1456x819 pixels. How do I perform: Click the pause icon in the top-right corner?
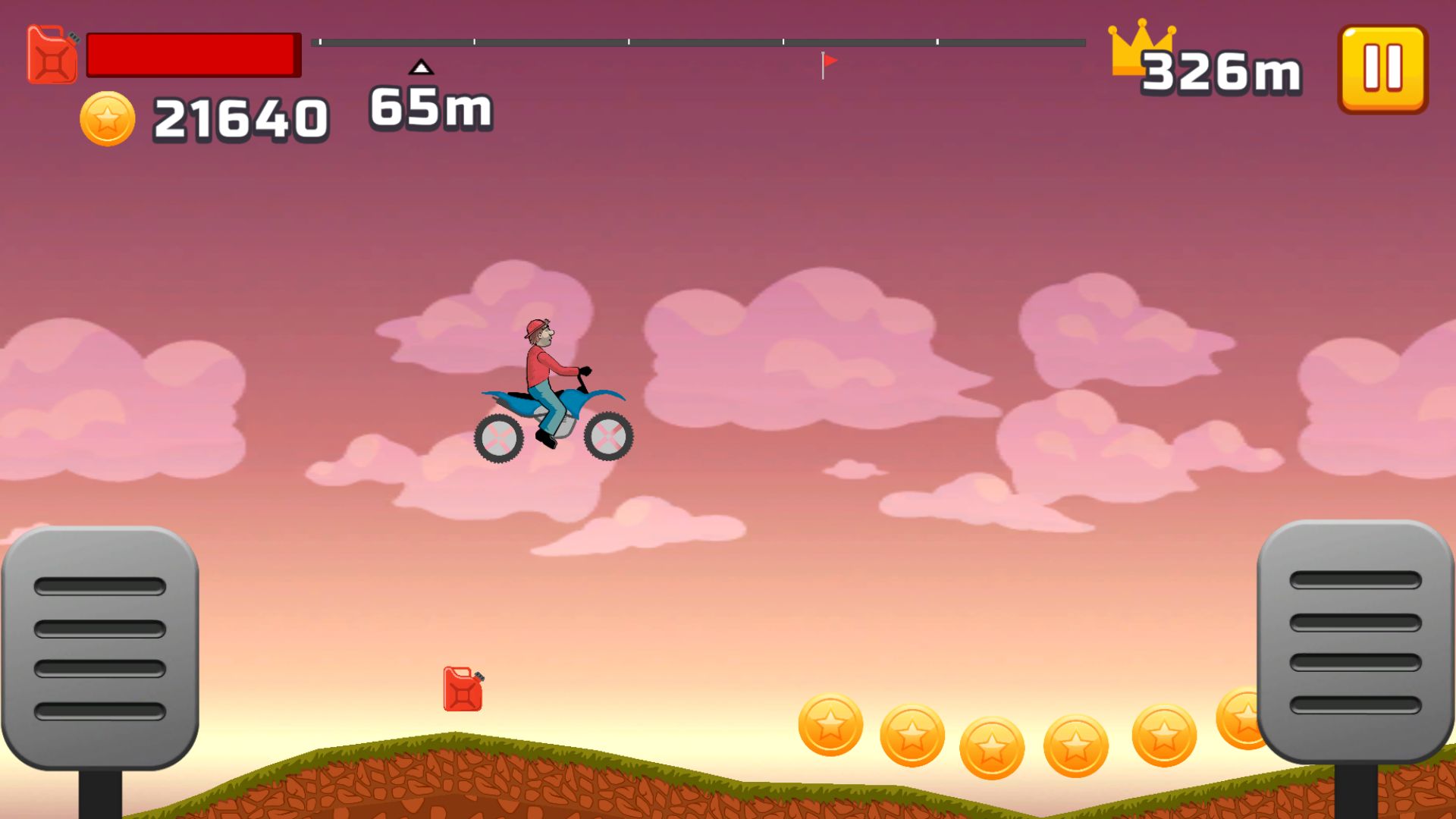(1382, 69)
